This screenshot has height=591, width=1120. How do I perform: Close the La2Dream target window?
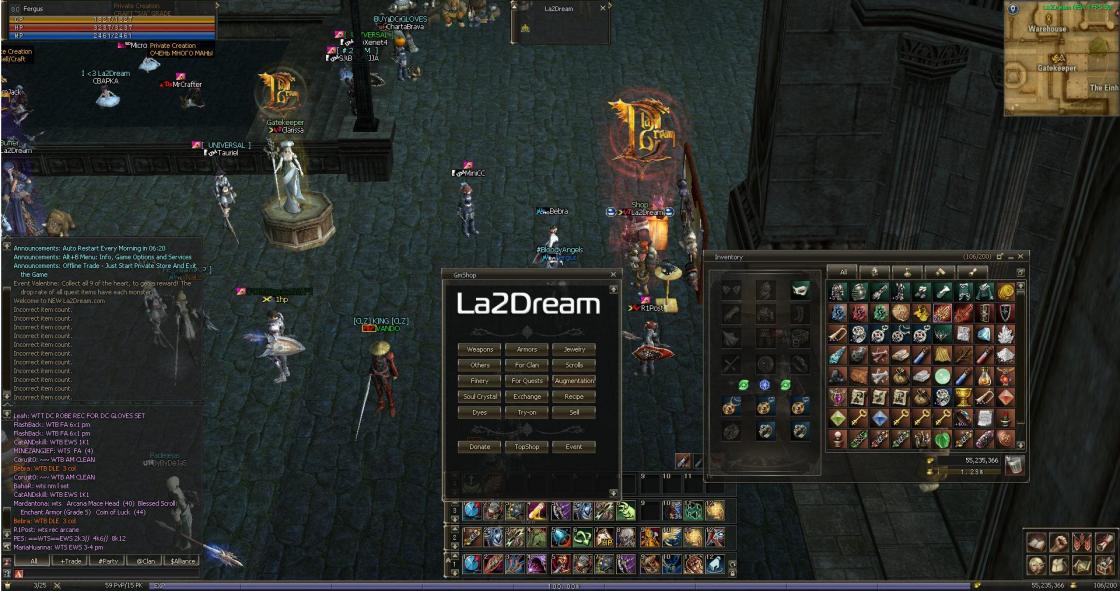coord(603,7)
